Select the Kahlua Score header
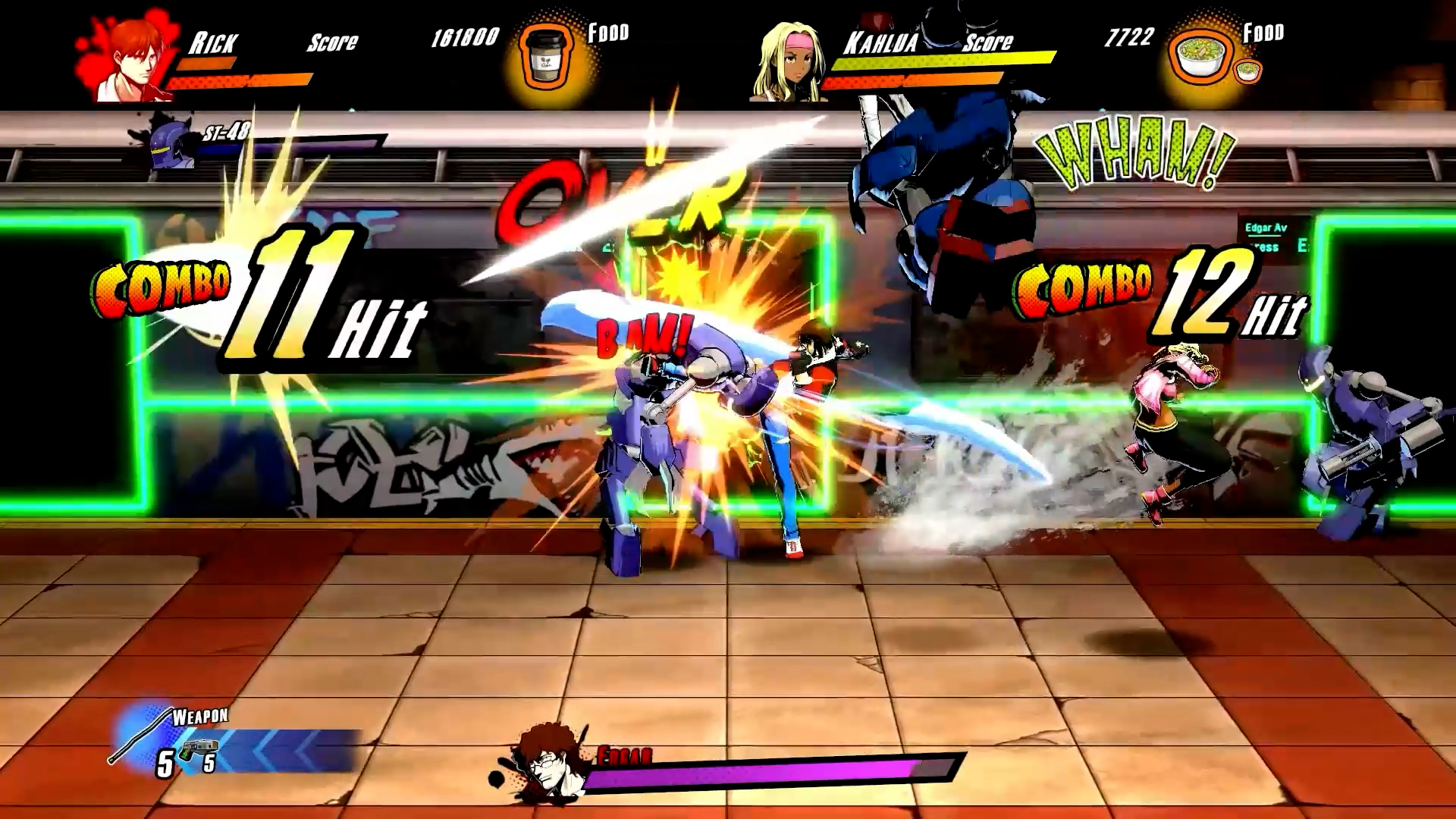Screen dimensions: 1456x819 point(987,43)
